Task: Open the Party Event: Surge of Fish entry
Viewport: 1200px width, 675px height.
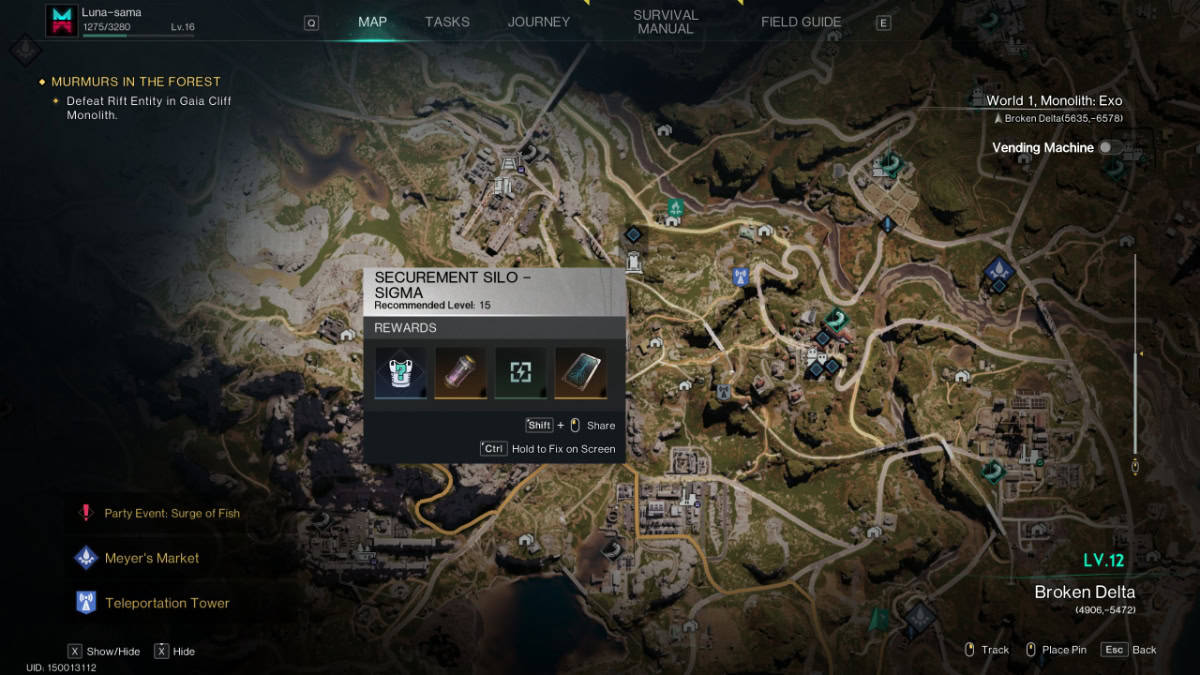Action: [171, 513]
